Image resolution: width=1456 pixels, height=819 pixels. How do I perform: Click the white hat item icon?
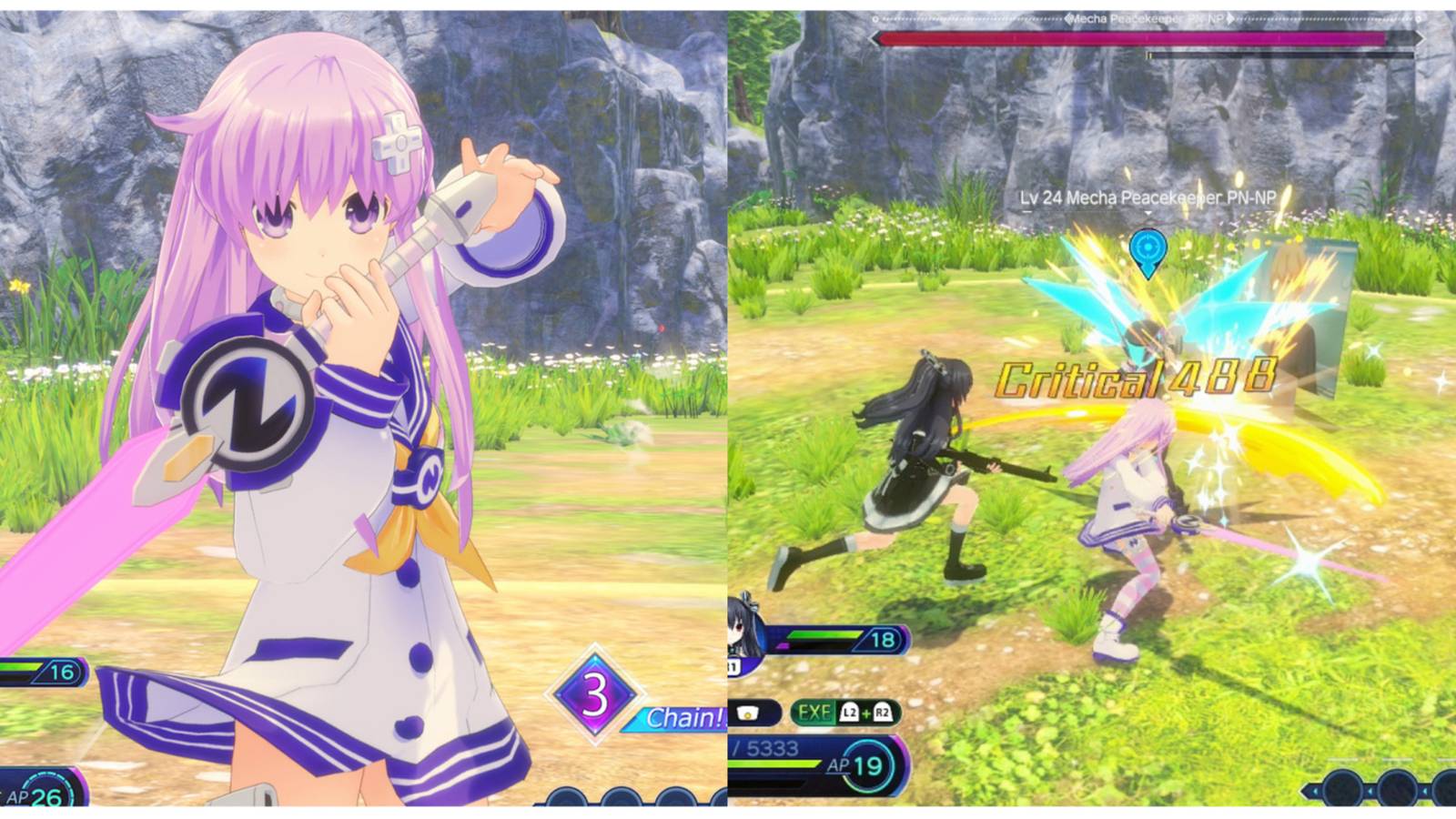pos(748,713)
